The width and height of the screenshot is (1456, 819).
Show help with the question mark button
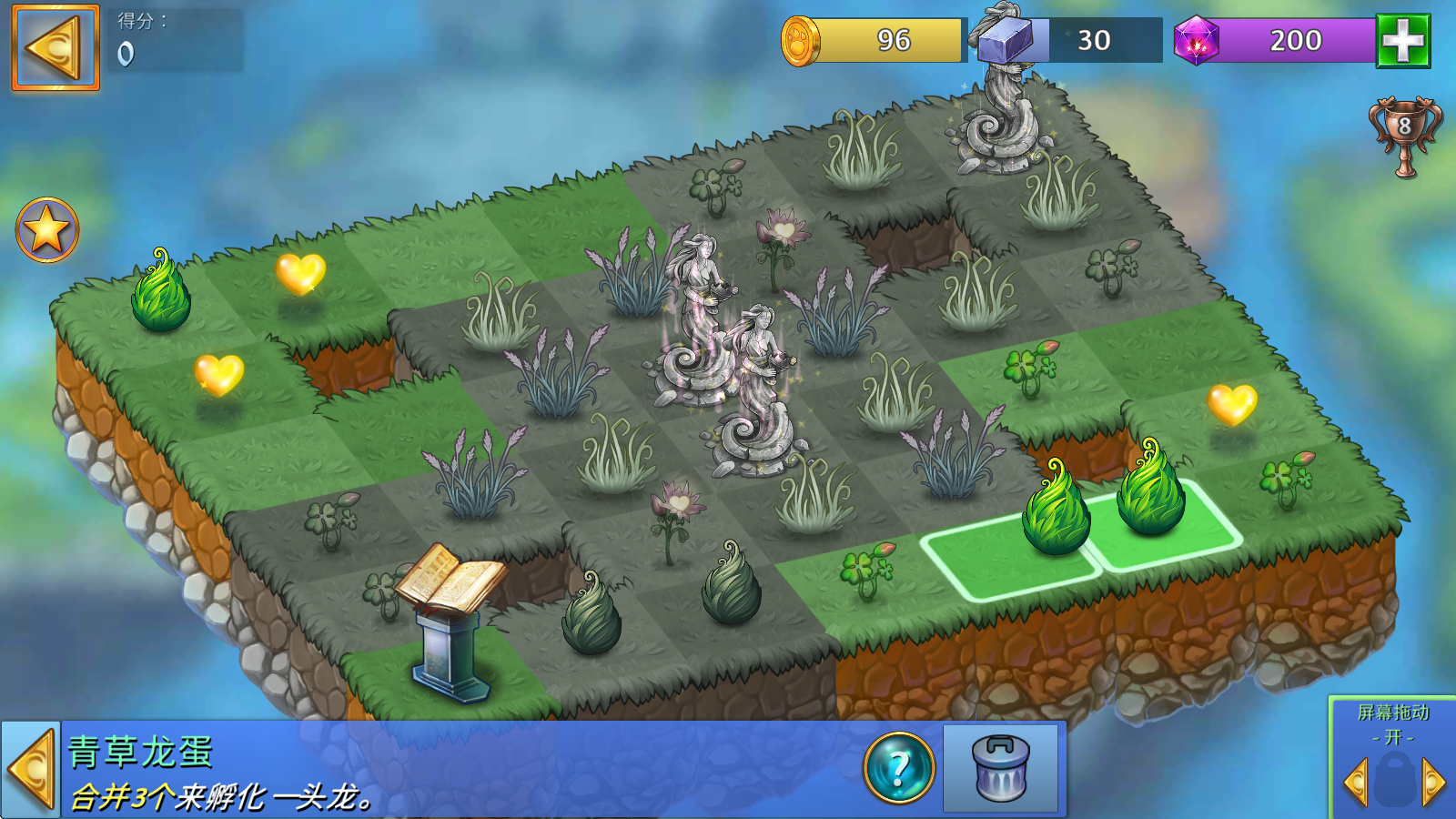[899, 769]
